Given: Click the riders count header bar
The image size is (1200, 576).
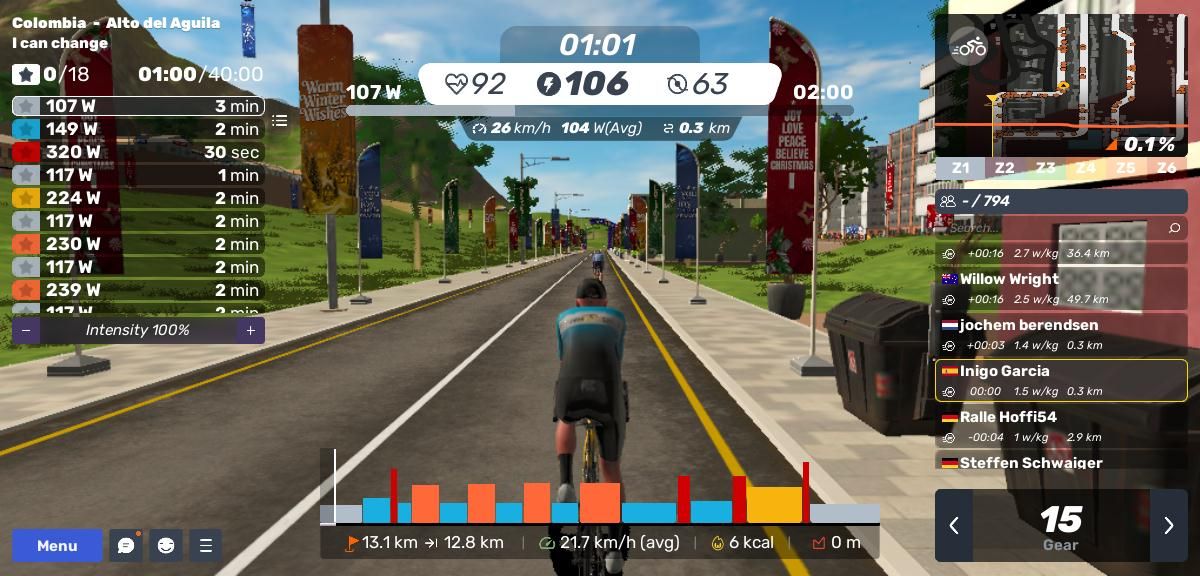Looking at the screenshot, I should click(x=1061, y=201).
